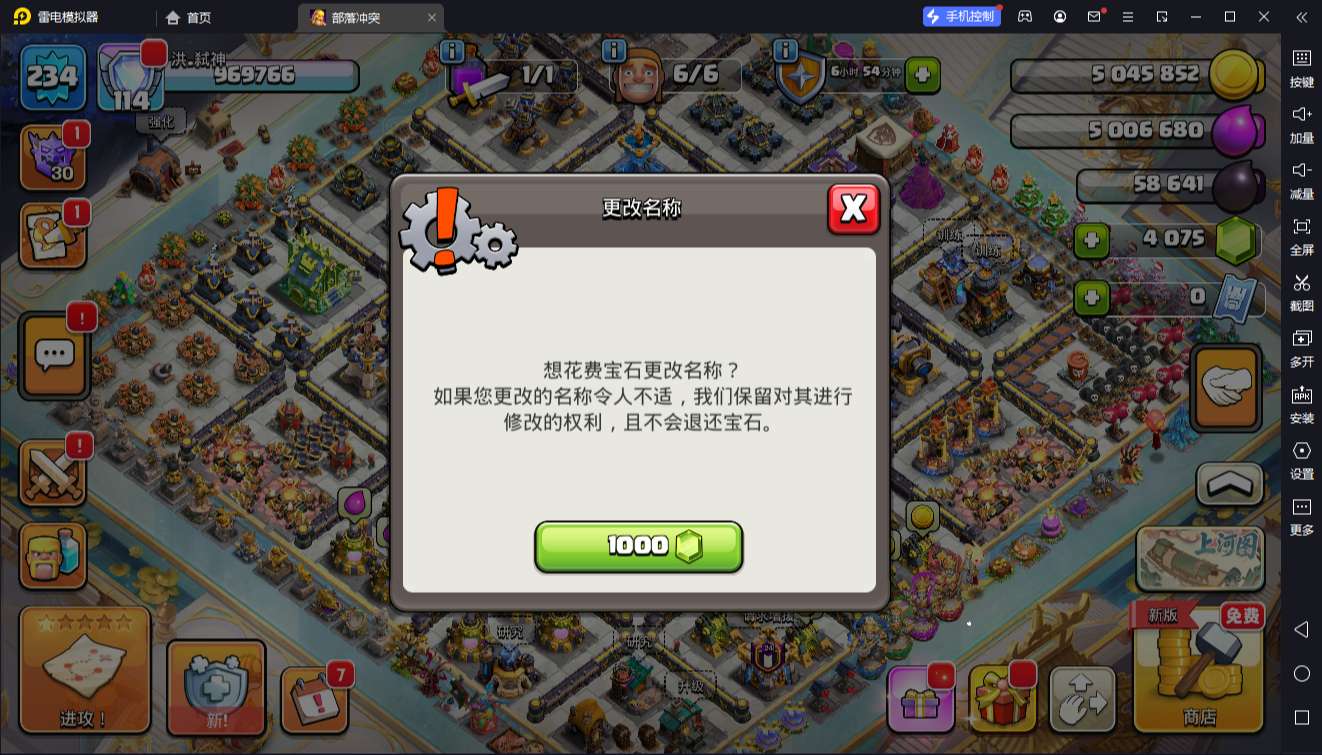1322x755 pixels.
Task: Open the clan chat bubble icon
Action: [53, 353]
